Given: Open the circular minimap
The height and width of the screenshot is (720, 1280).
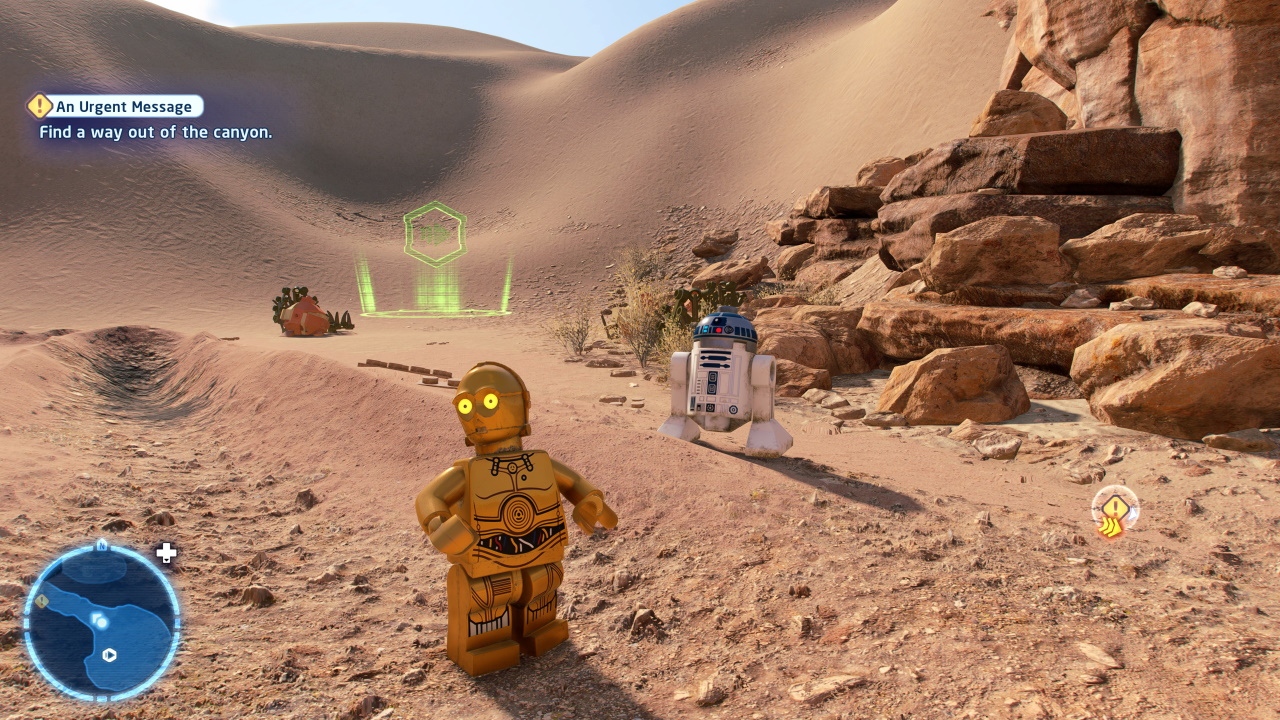Looking at the screenshot, I should 102,621.
